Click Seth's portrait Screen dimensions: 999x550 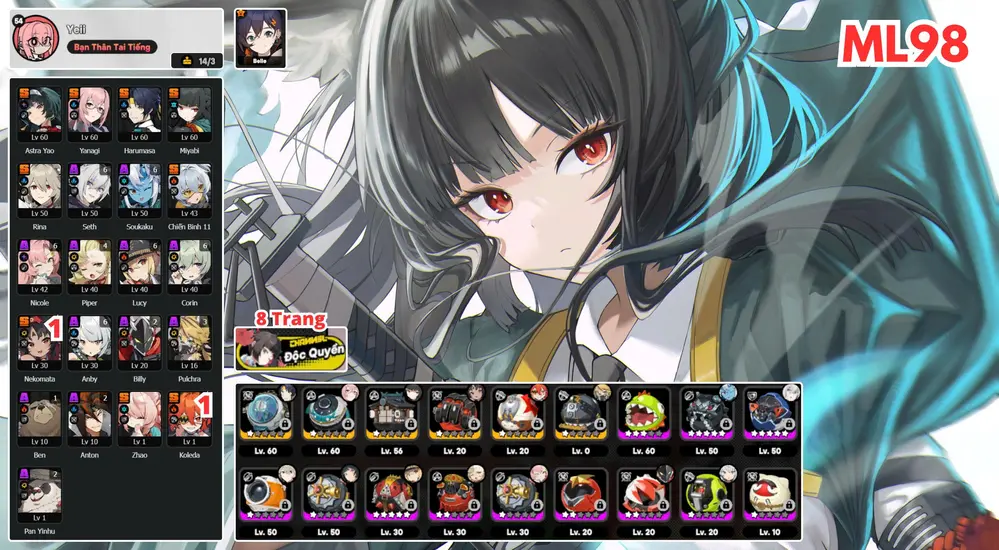click(x=90, y=188)
